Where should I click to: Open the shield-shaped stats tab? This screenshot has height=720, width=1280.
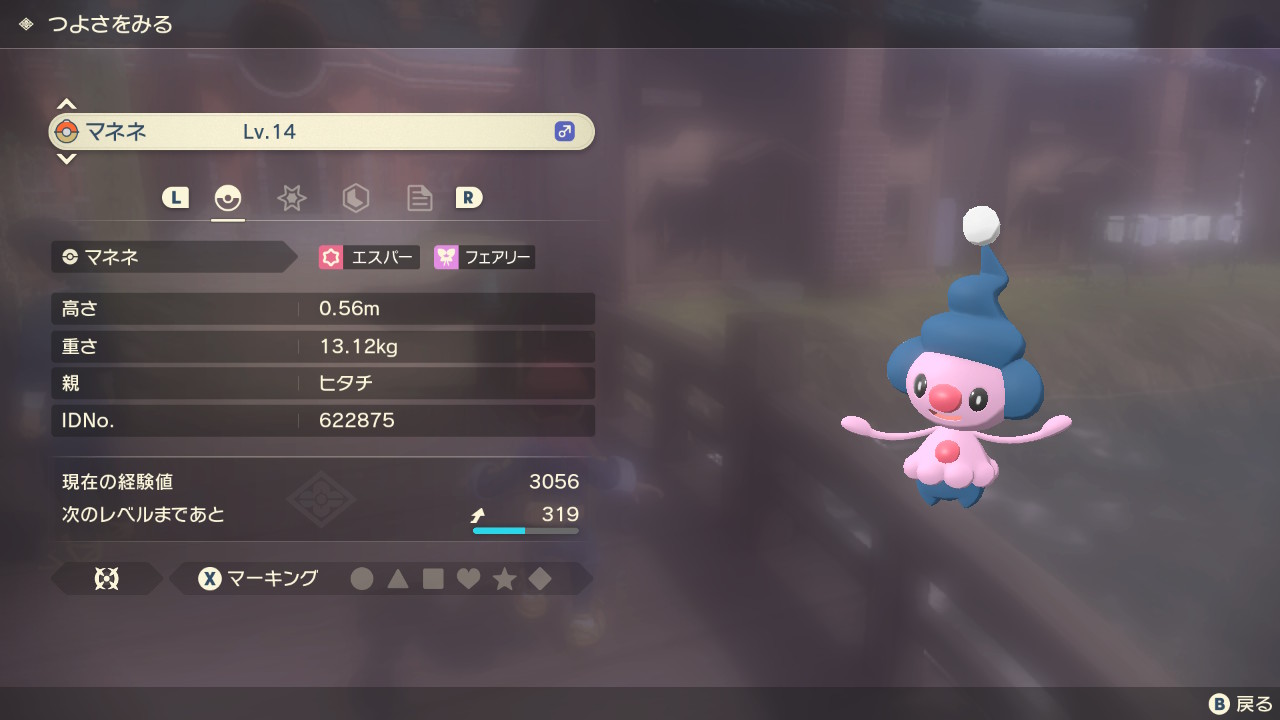pyautogui.click(x=355, y=198)
